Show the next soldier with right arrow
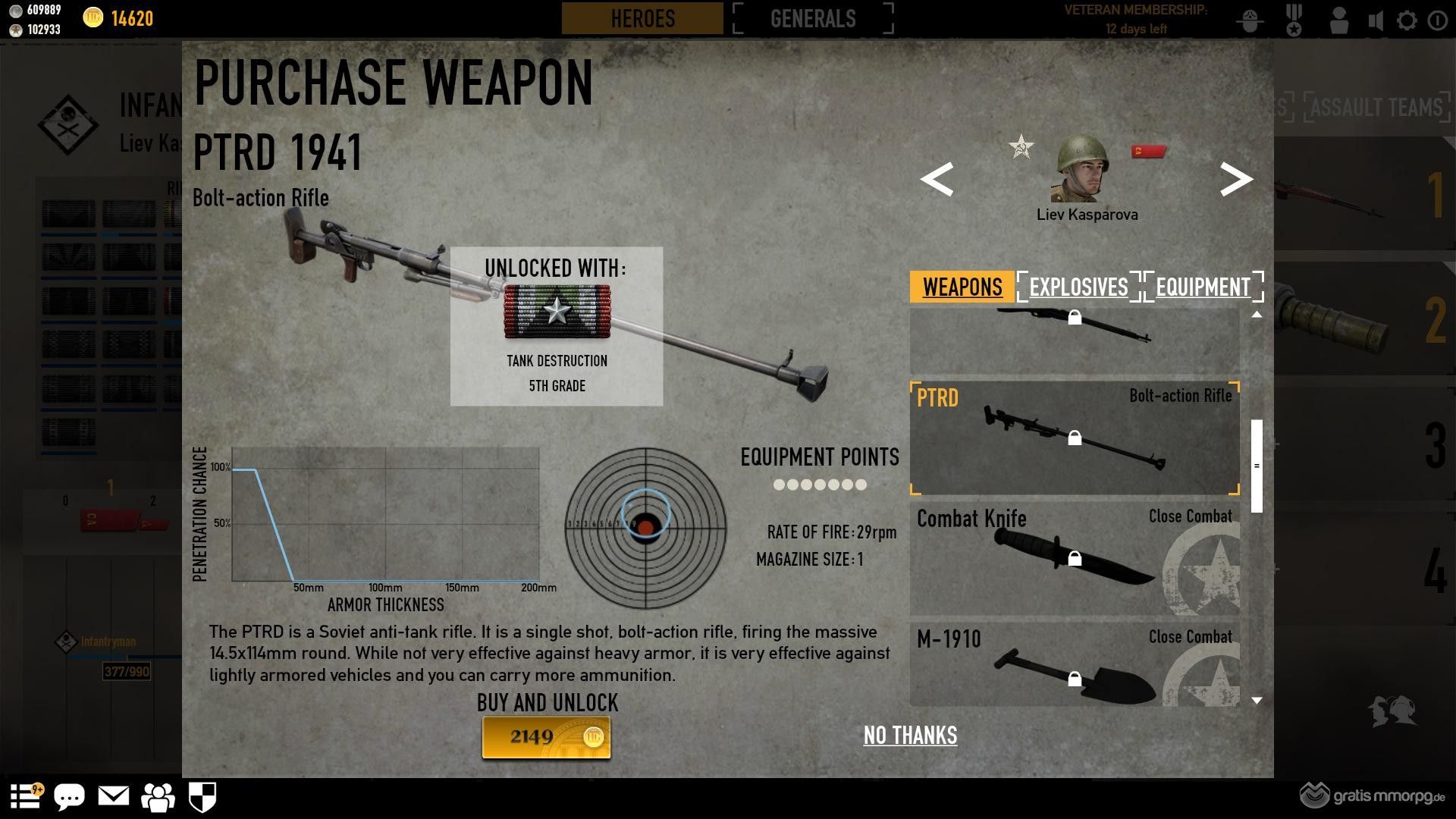This screenshot has width=1456, height=819. click(1236, 180)
